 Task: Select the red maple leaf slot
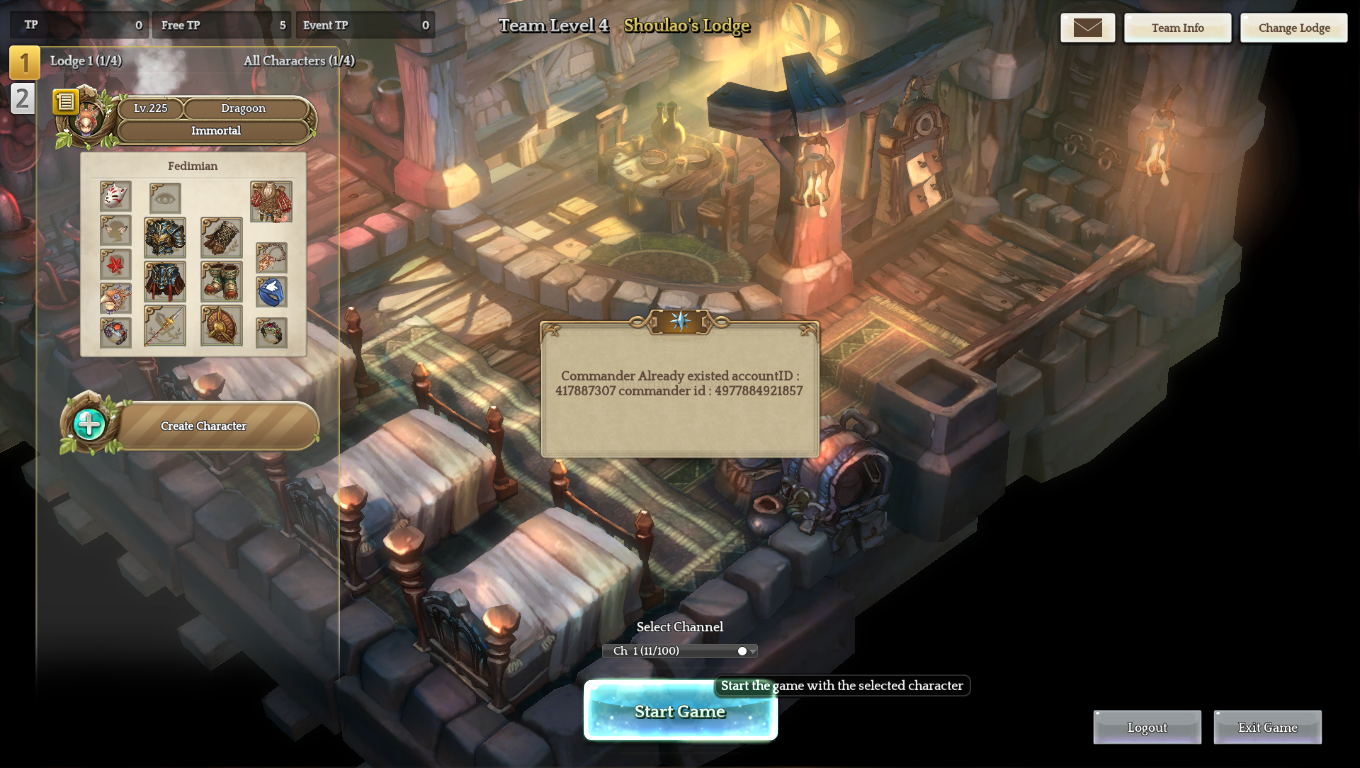click(x=116, y=265)
